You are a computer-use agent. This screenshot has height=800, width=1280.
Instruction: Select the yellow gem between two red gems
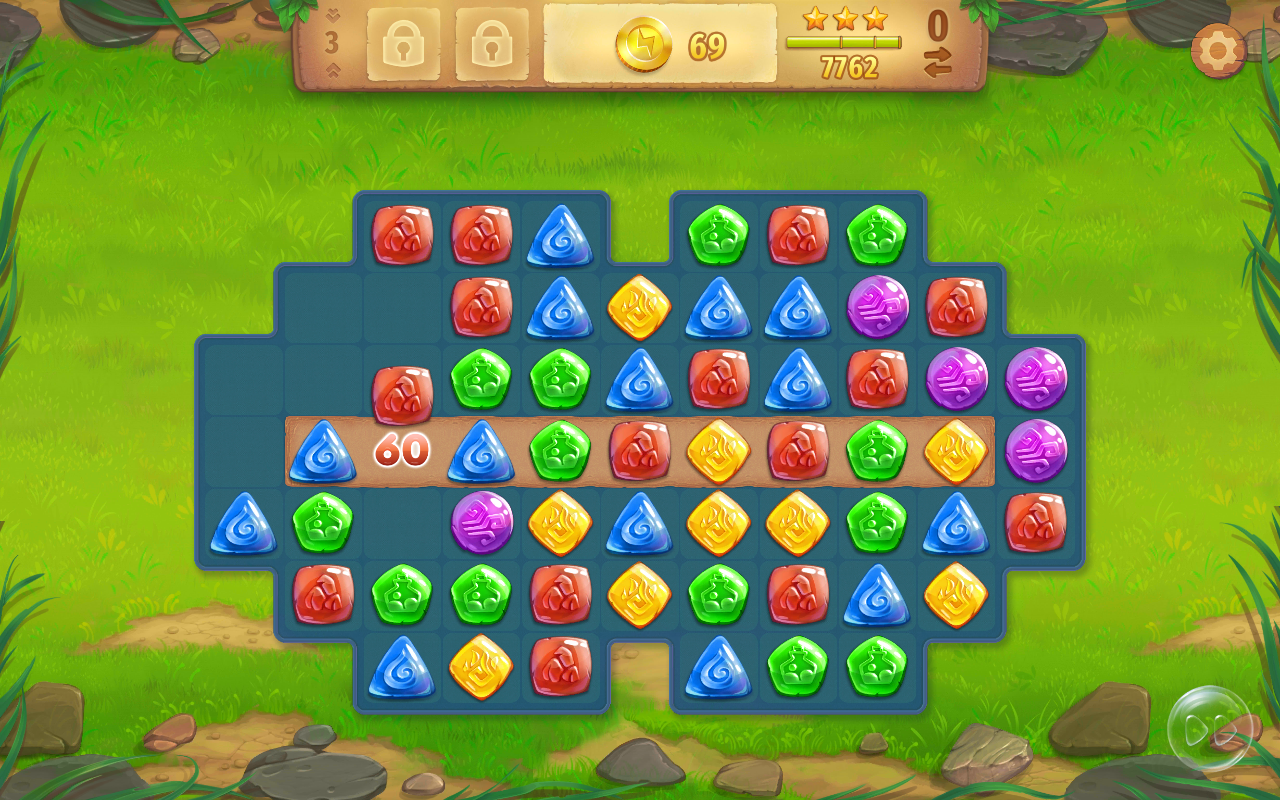(x=718, y=451)
